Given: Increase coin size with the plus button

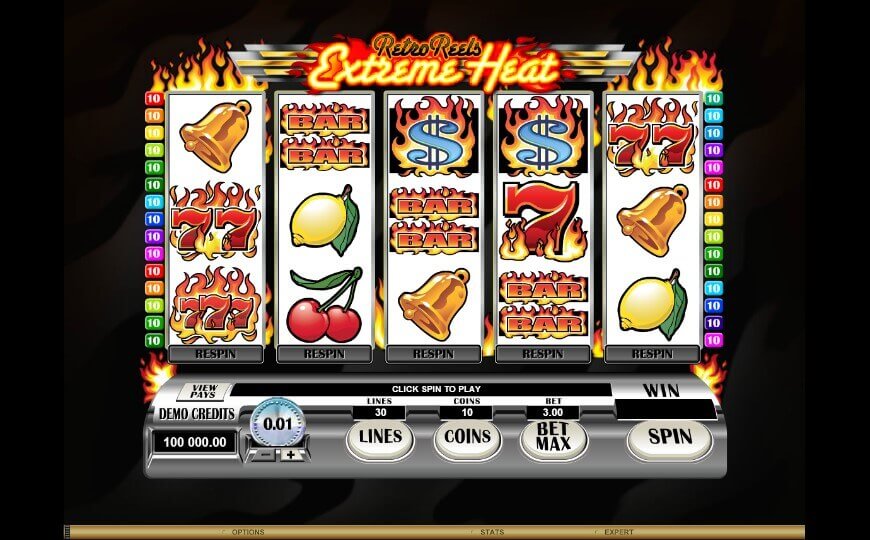Looking at the screenshot, I should (x=291, y=455).
